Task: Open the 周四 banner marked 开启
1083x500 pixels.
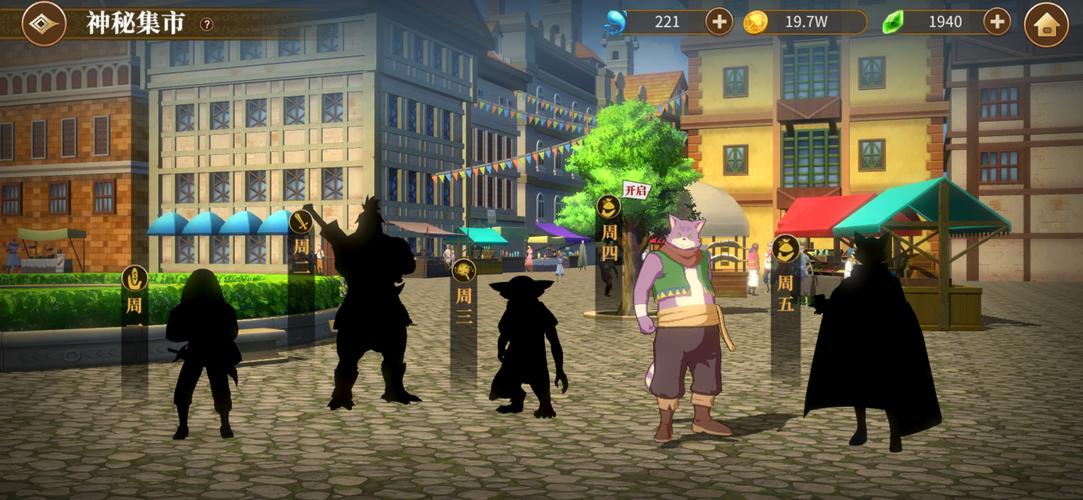Action: tap(609, 235)
